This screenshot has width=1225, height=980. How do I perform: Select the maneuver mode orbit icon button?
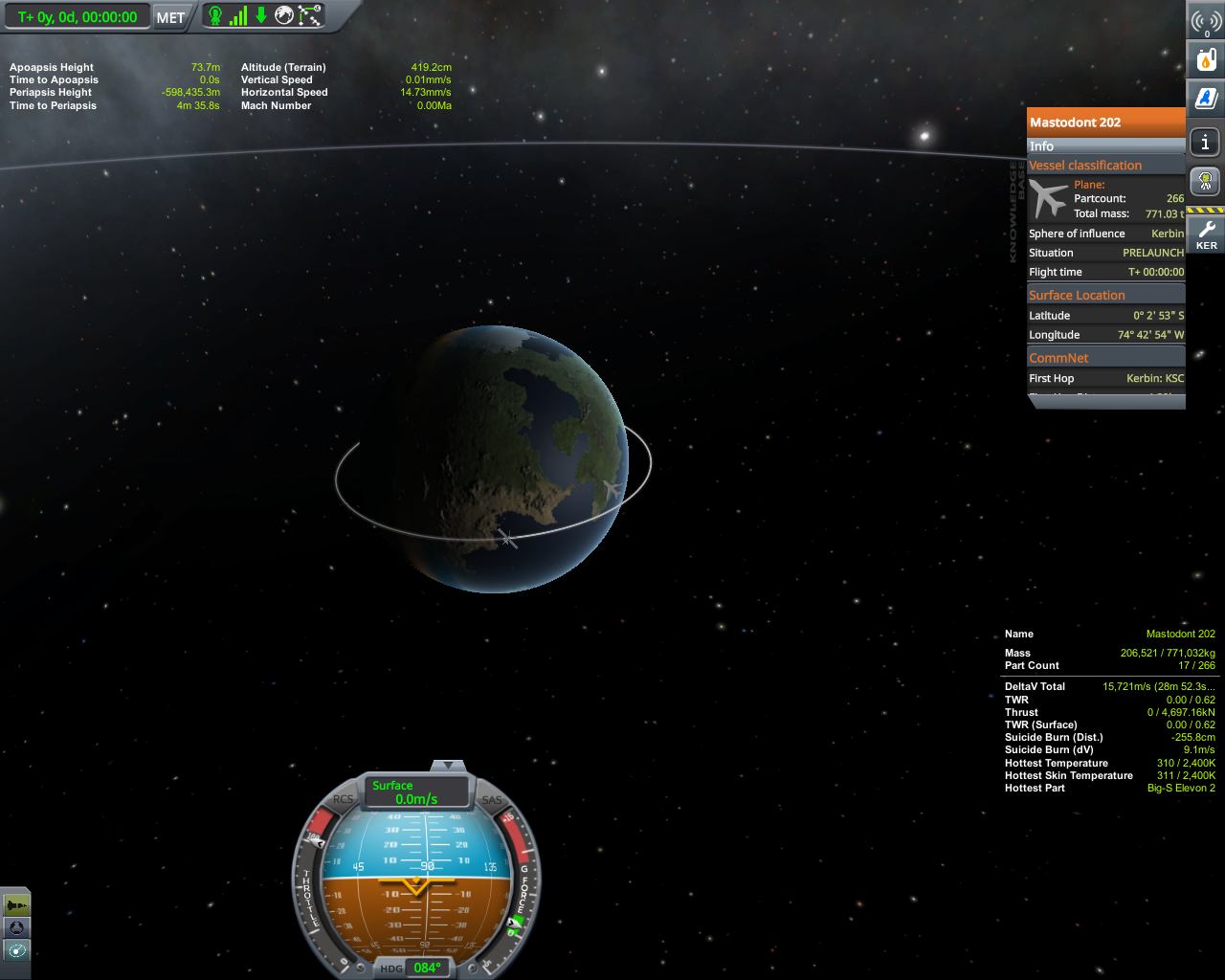pyautogui.click(x=16, y=950)
